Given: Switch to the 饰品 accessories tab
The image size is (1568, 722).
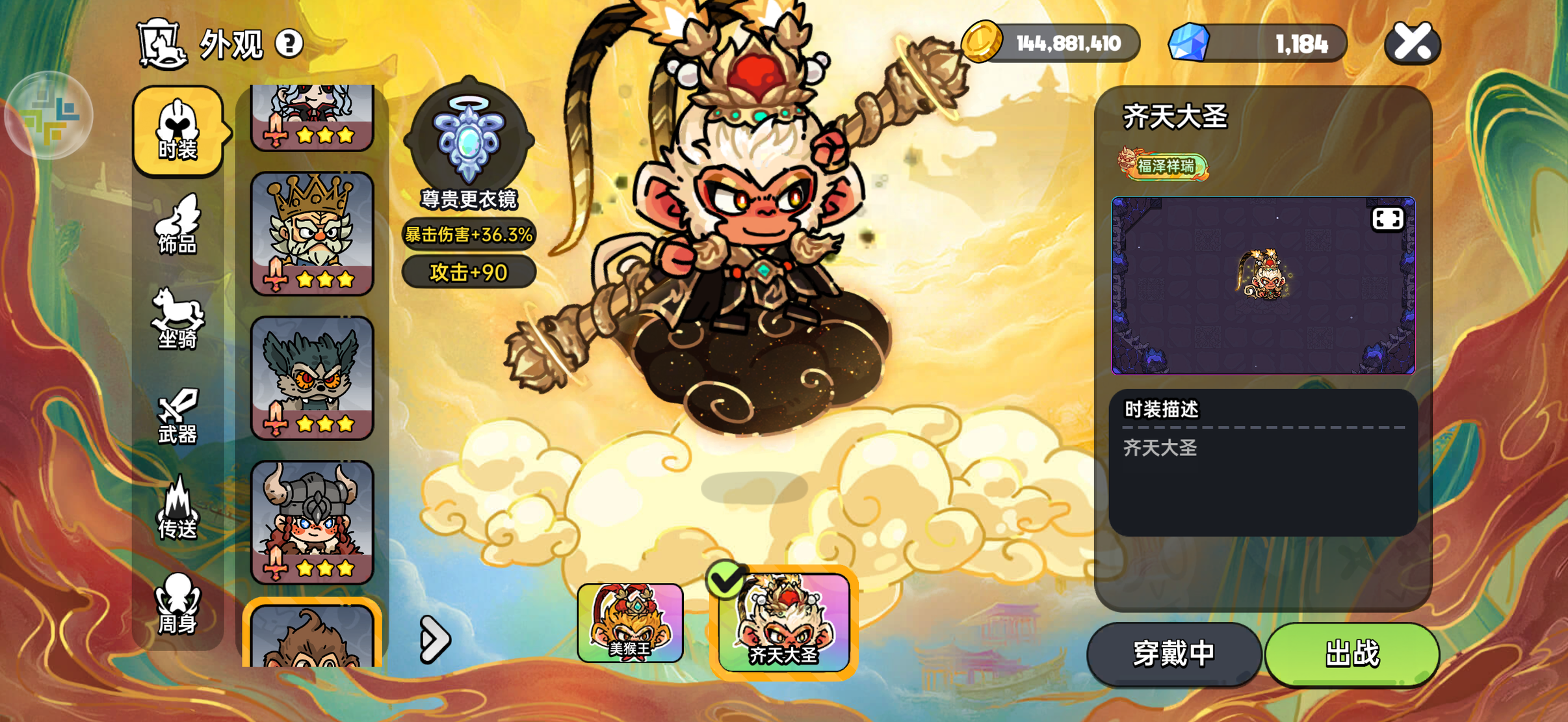Looking at the screenshot, I should pos(178,226).
